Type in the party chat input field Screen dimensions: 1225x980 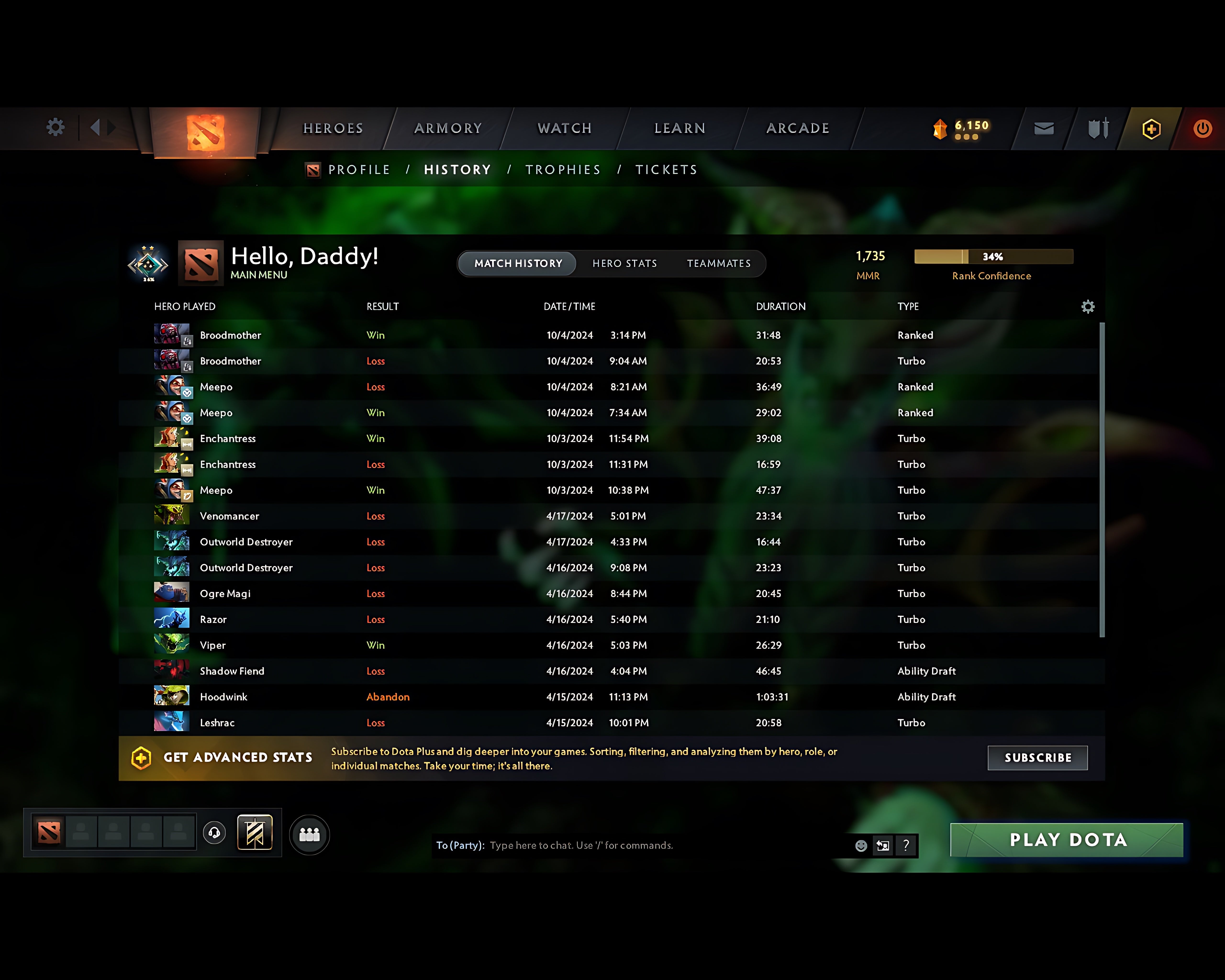click(x=625, y=845)
